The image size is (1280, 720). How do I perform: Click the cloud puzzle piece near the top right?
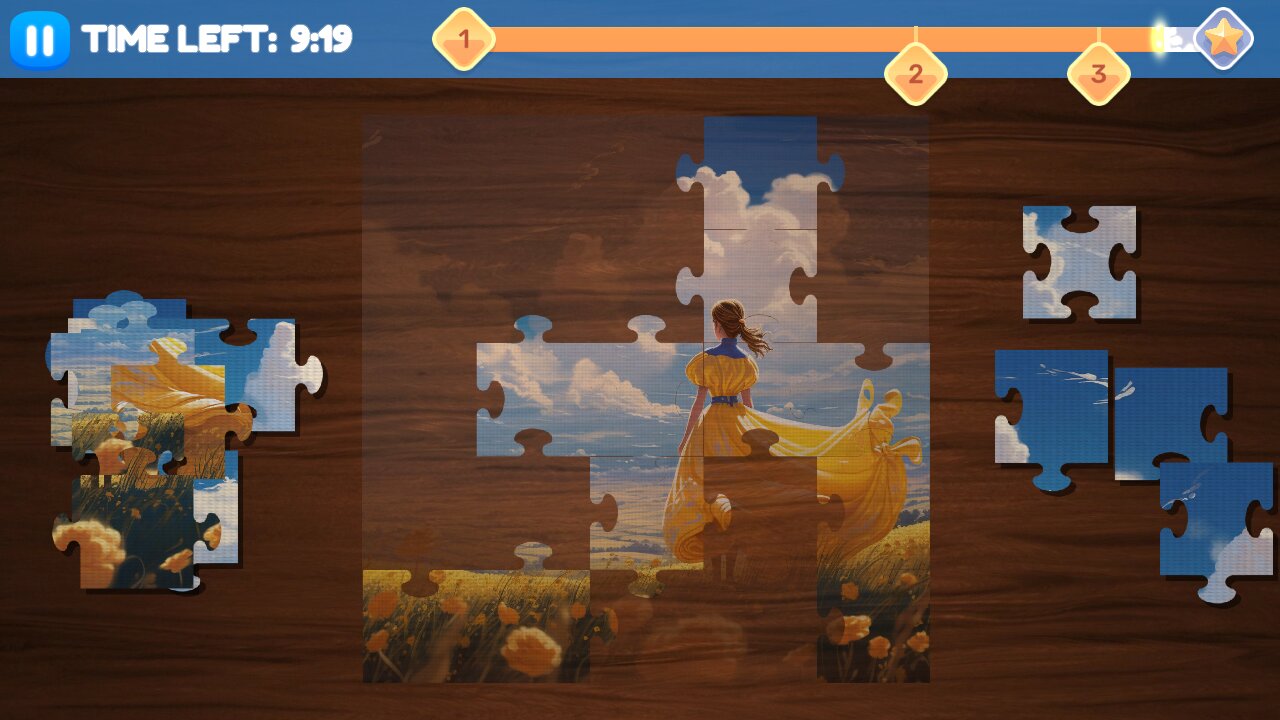(1078, 262)
